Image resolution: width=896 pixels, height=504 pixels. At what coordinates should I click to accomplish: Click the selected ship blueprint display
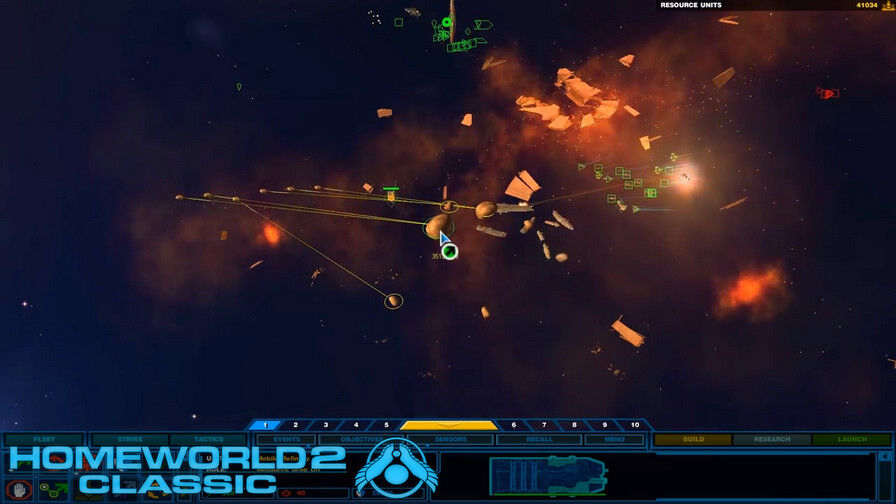click(x=547, y=475)
